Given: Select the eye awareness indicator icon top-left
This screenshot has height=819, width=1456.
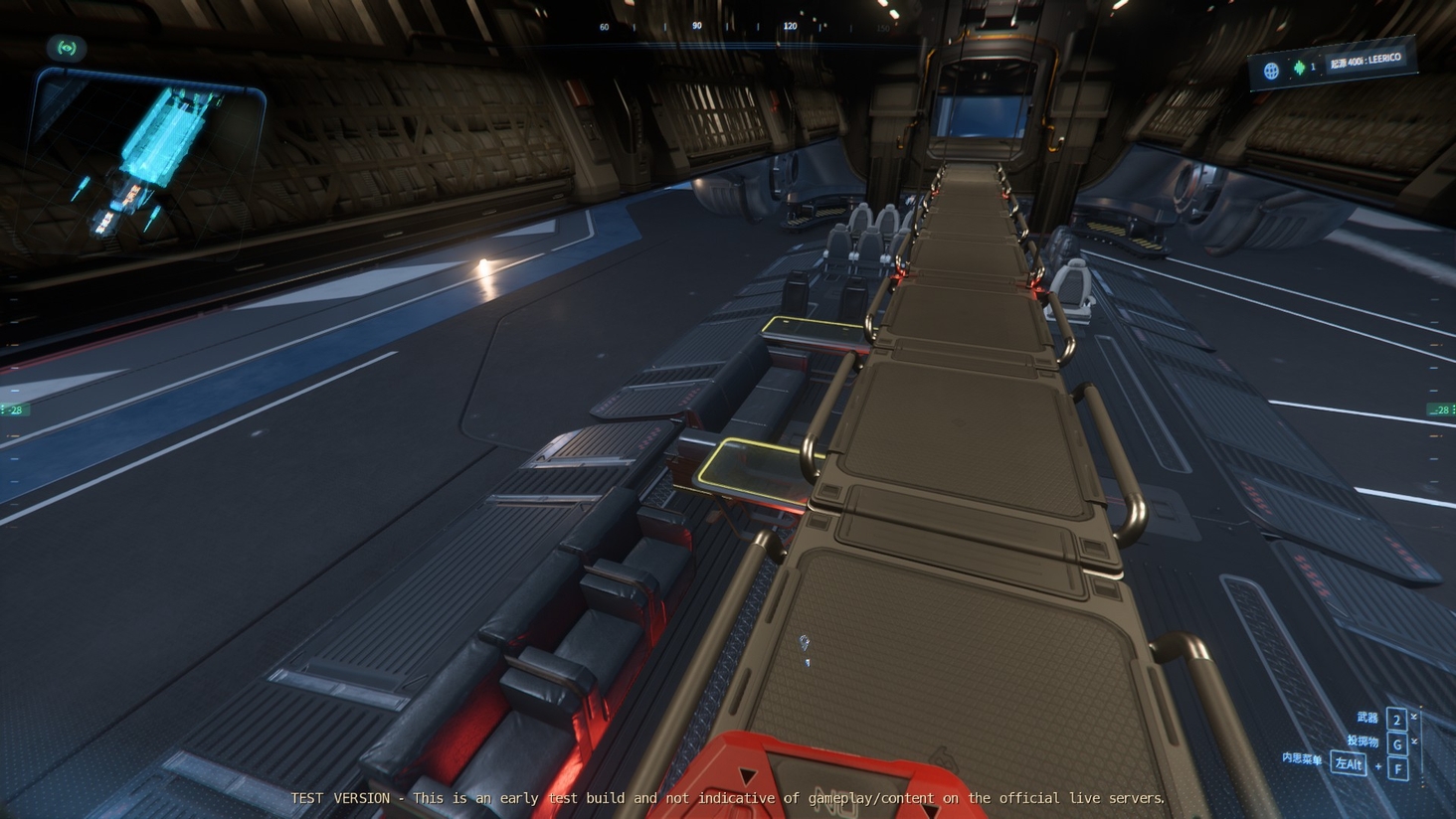Looking at the screenshot, I should (68, 48).
